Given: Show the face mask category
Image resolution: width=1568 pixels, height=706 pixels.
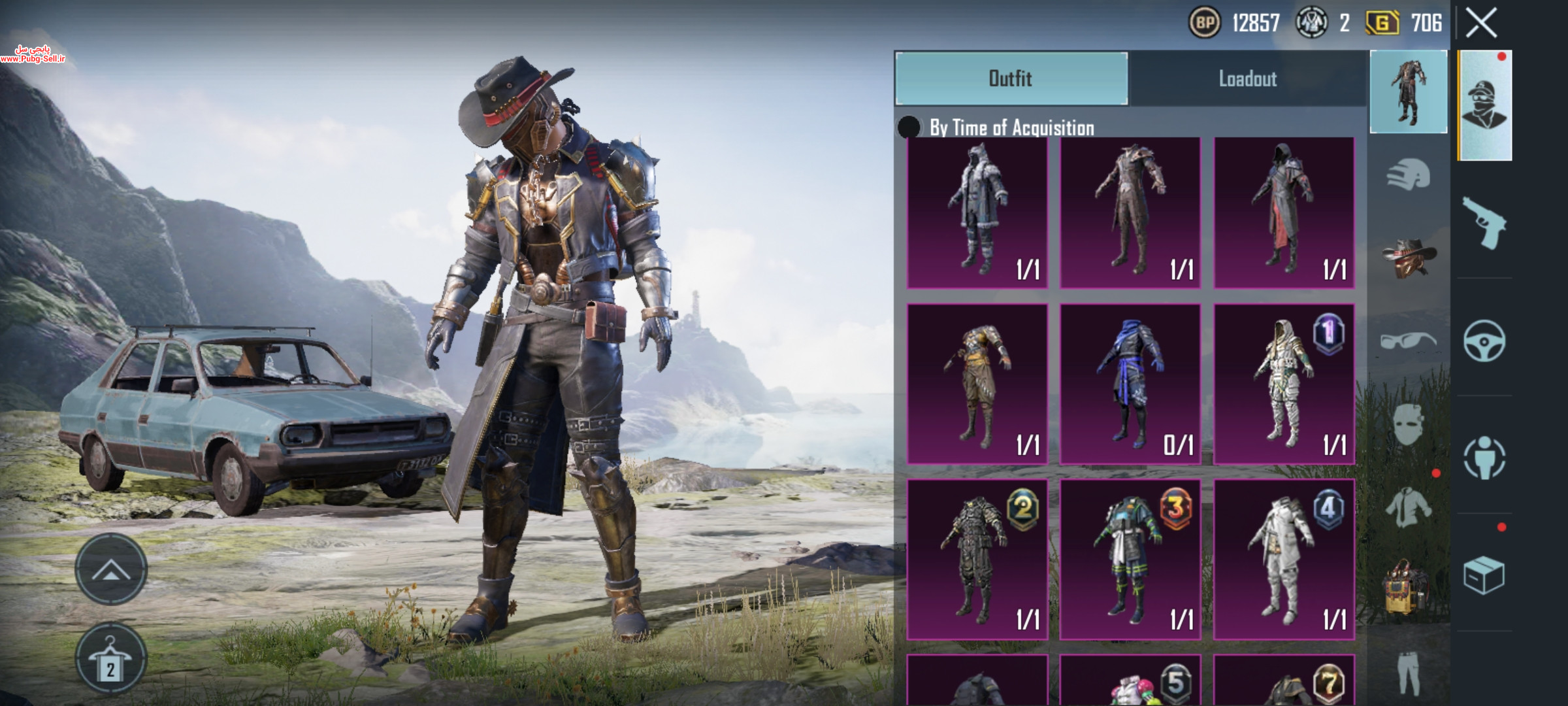Looking at the screenshot, I should click(x=1408, y=424).
